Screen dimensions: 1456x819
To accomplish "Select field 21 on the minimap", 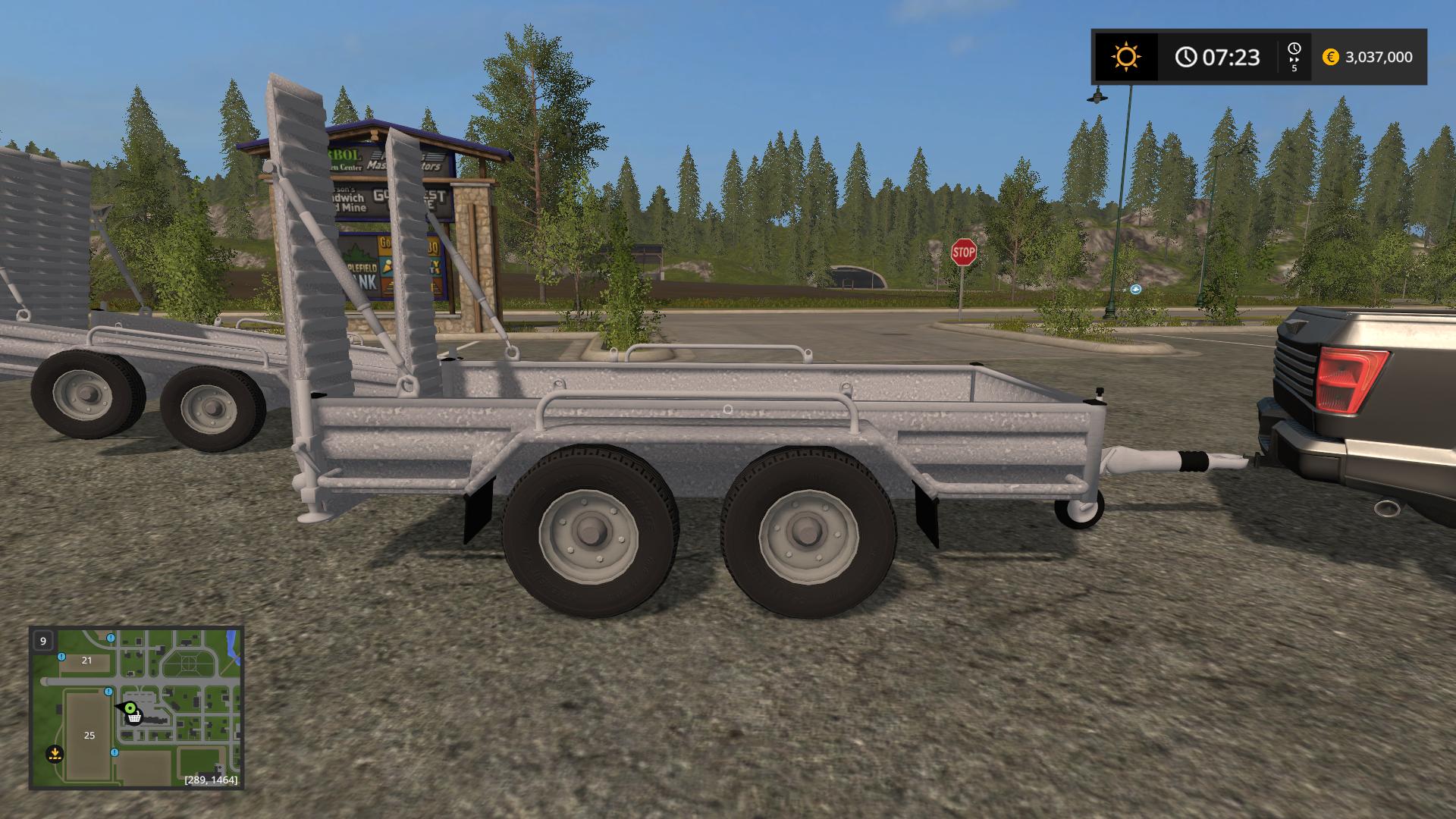I will point(86,661).
